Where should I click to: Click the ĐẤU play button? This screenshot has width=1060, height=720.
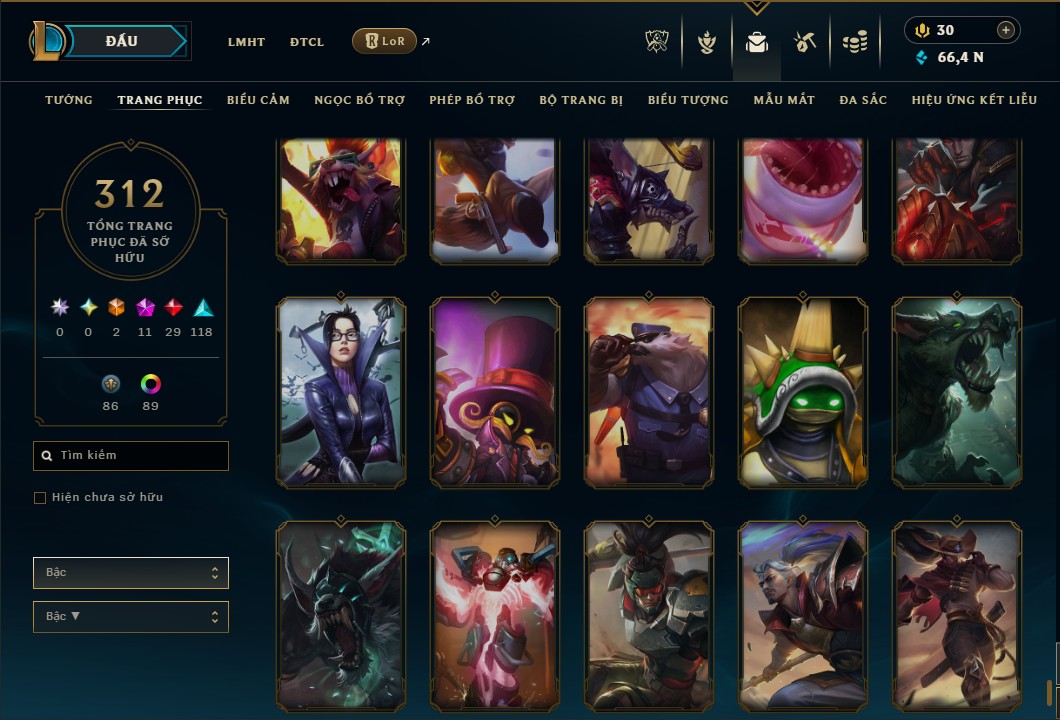point(122,41)
